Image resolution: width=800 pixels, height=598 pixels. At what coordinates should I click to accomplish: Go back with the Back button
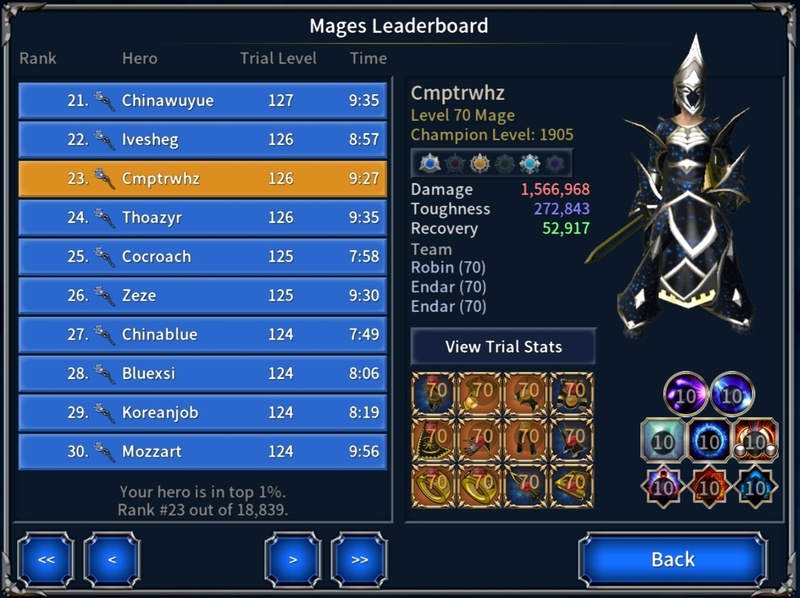point(672,559)
